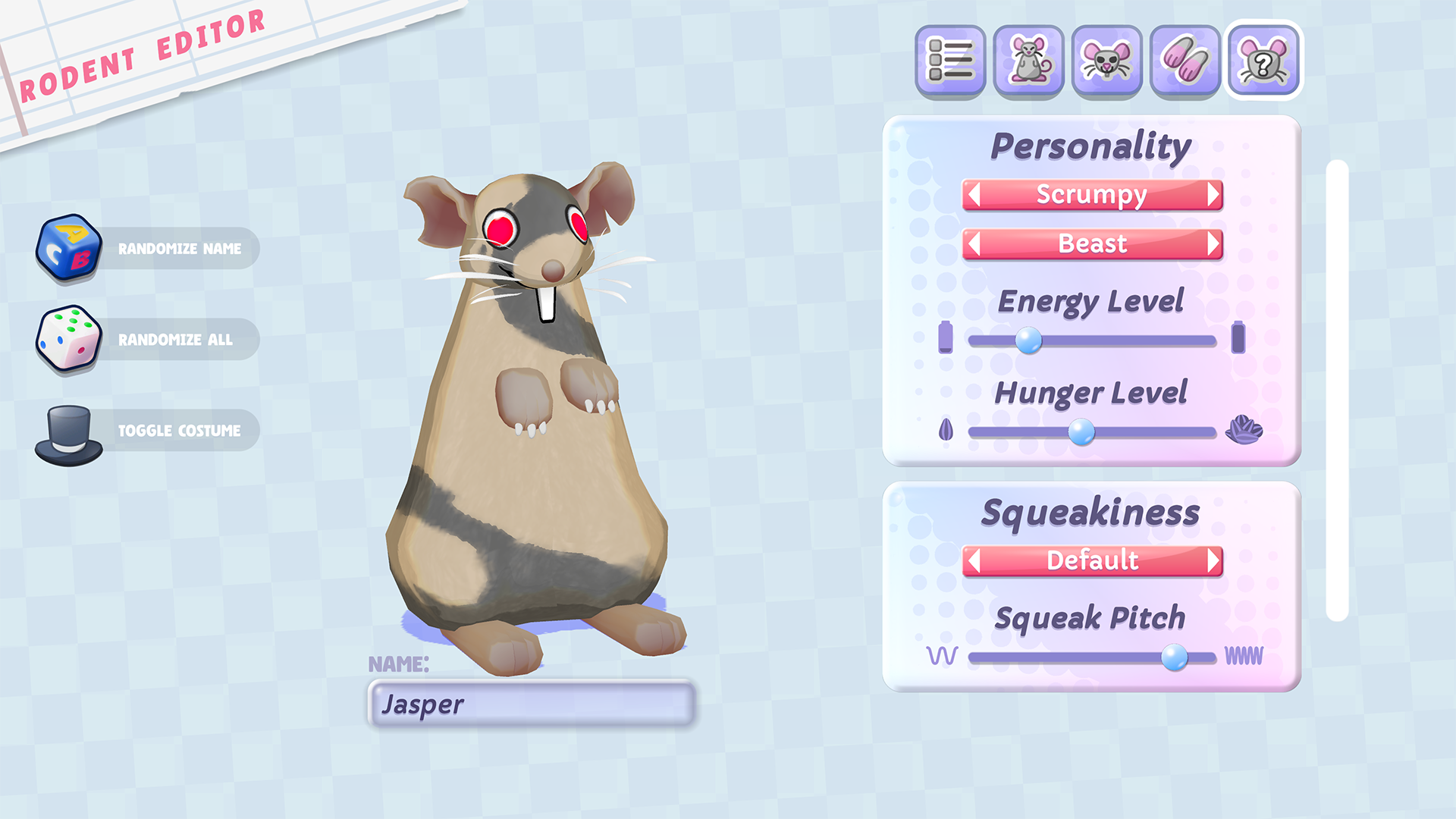Click the white vertical scrollbar

[x=1337, y=391]
